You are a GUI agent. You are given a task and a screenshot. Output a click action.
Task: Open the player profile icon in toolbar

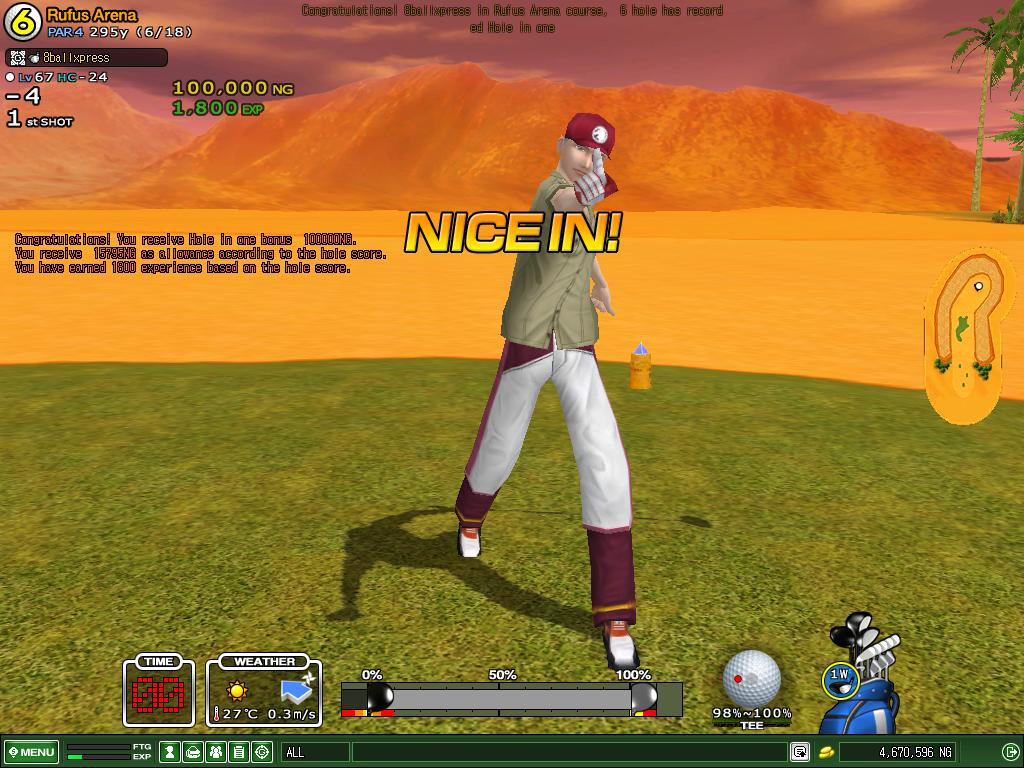(x=170, y=752)
